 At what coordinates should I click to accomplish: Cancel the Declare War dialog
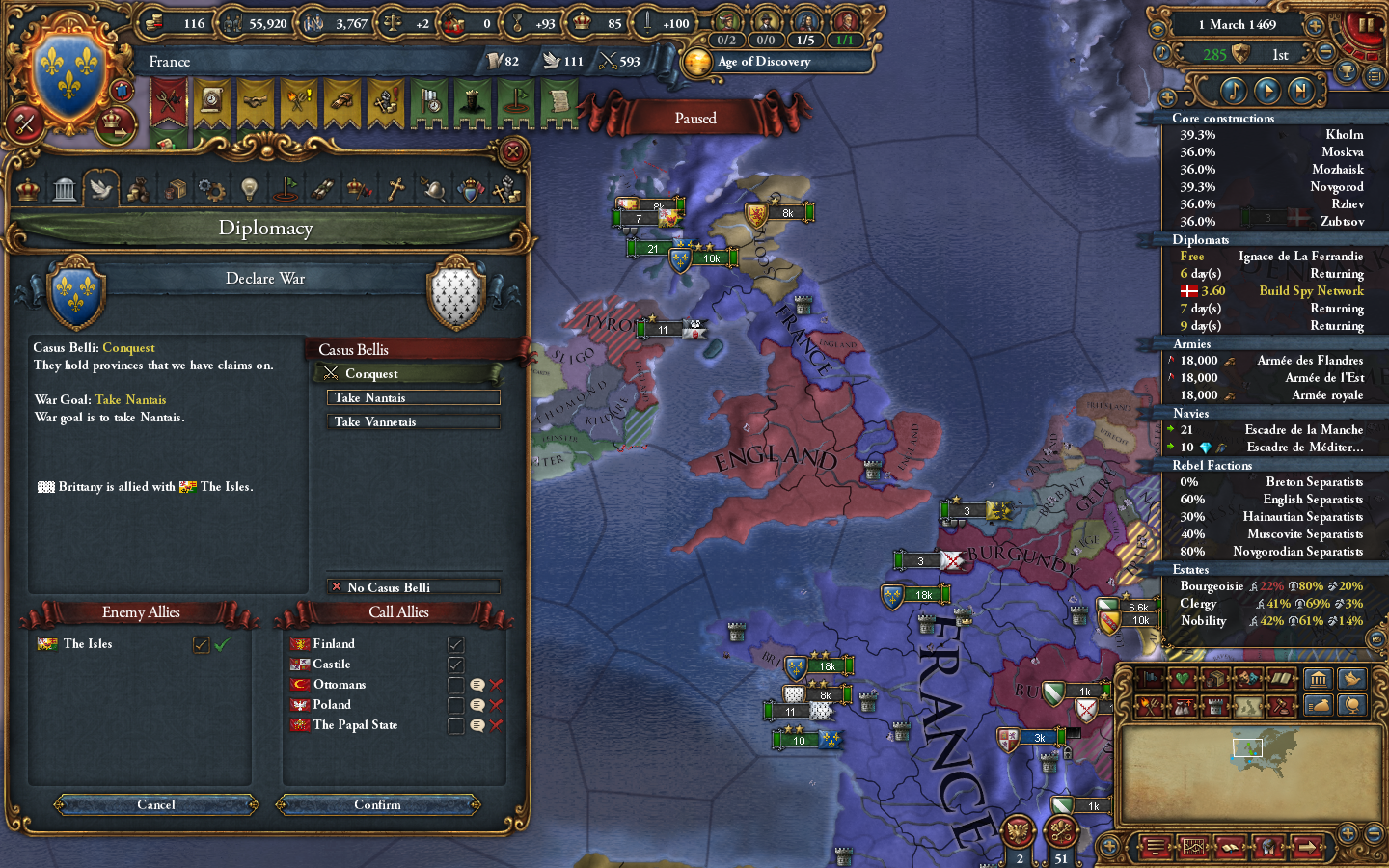[155, 804]
